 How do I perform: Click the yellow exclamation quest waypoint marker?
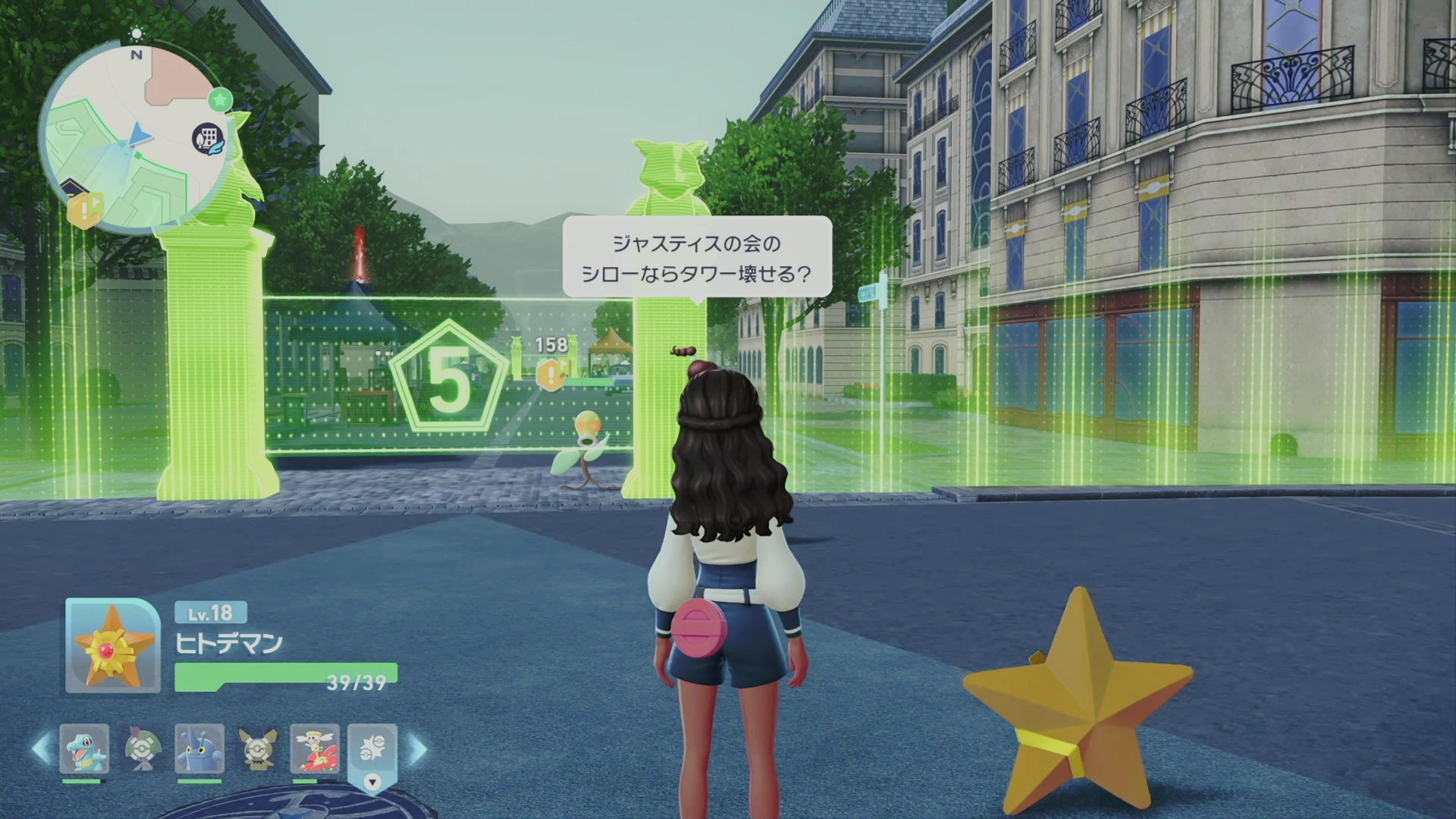coord(551,374)
